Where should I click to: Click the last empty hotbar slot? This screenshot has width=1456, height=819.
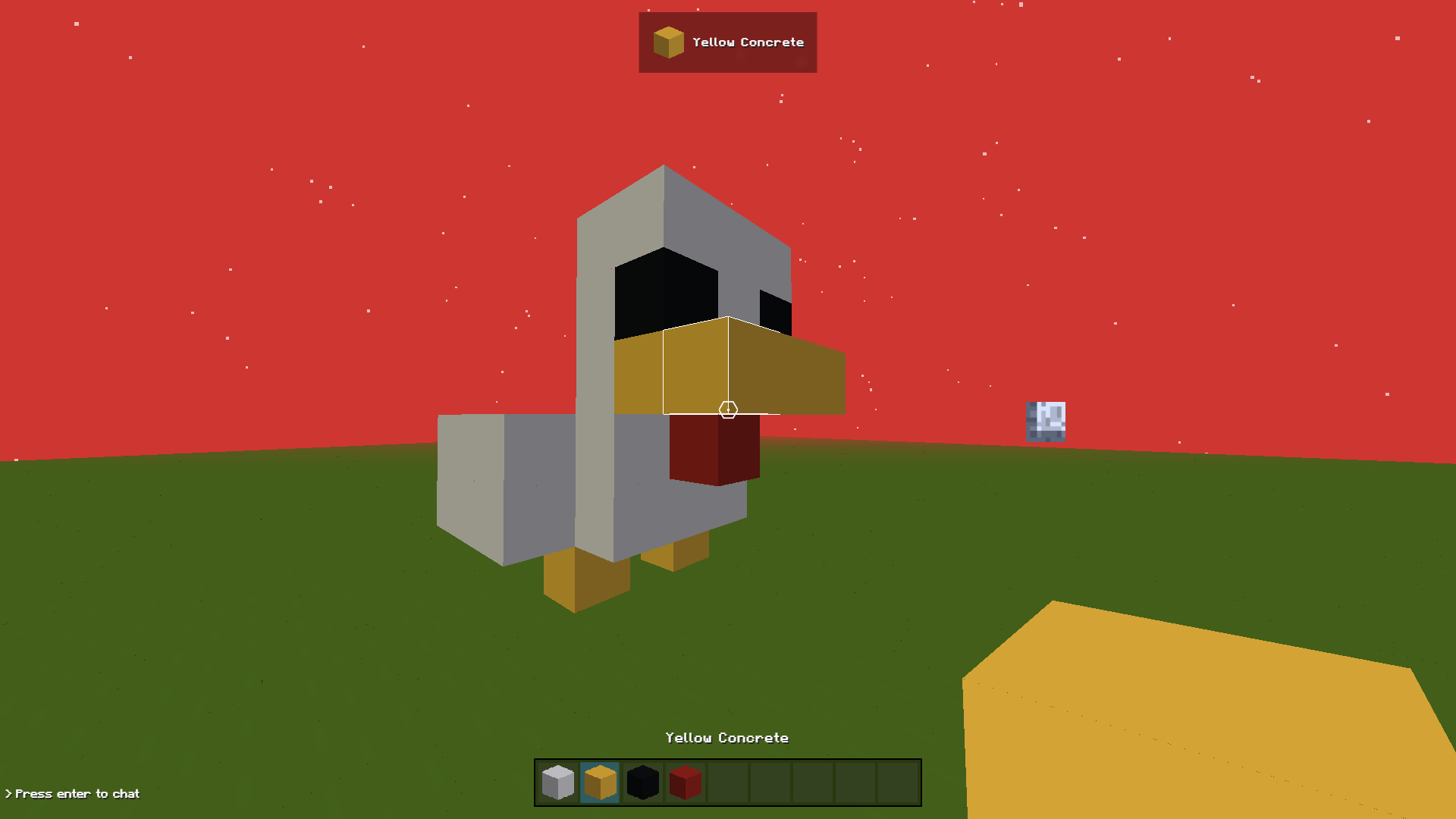click(899, 782)
